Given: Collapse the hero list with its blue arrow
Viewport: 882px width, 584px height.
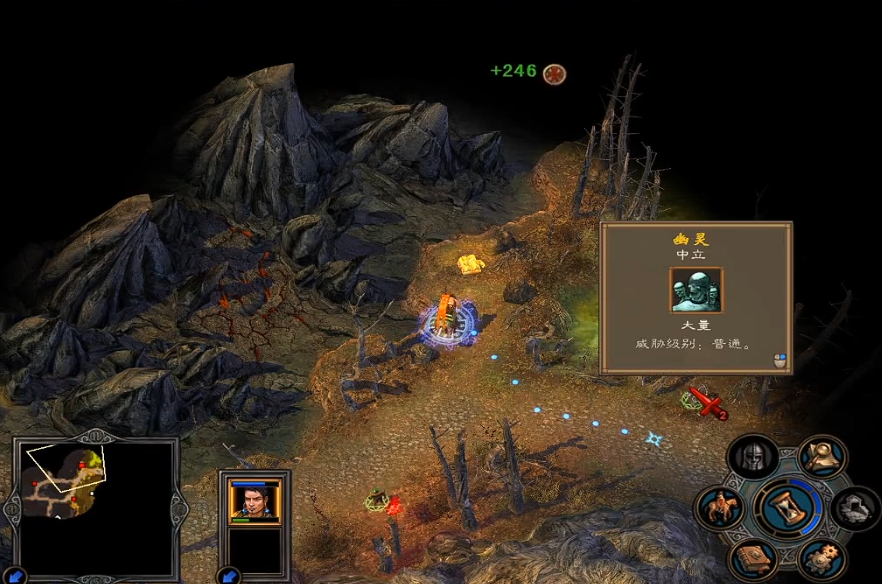Looking at the screenshot, I should [227, 575].
